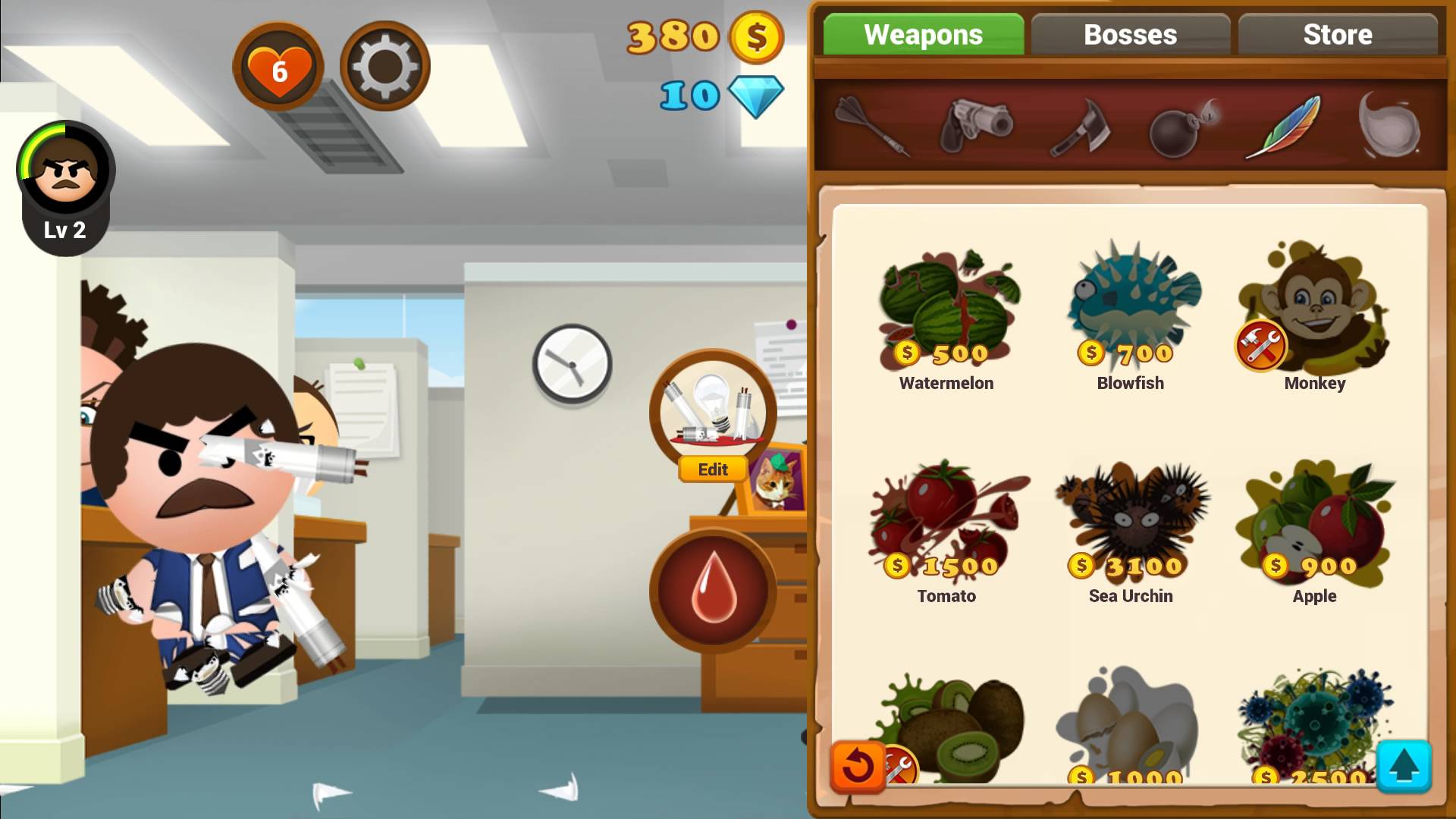Click the Edit weapon loadout button
Viewport: 1456px width, 819px height.
pos(713,470)
